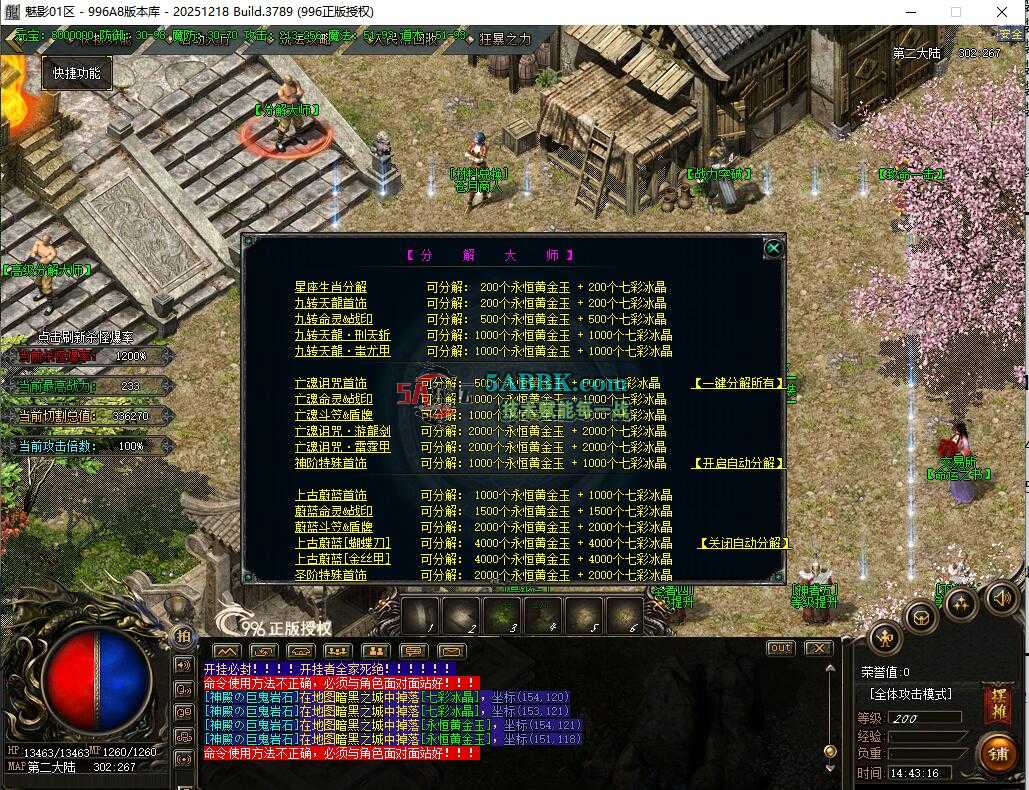The image size is (1029, 790).
Task: Select 神阶特殊首饰 decompose entry
Action: 330,463
